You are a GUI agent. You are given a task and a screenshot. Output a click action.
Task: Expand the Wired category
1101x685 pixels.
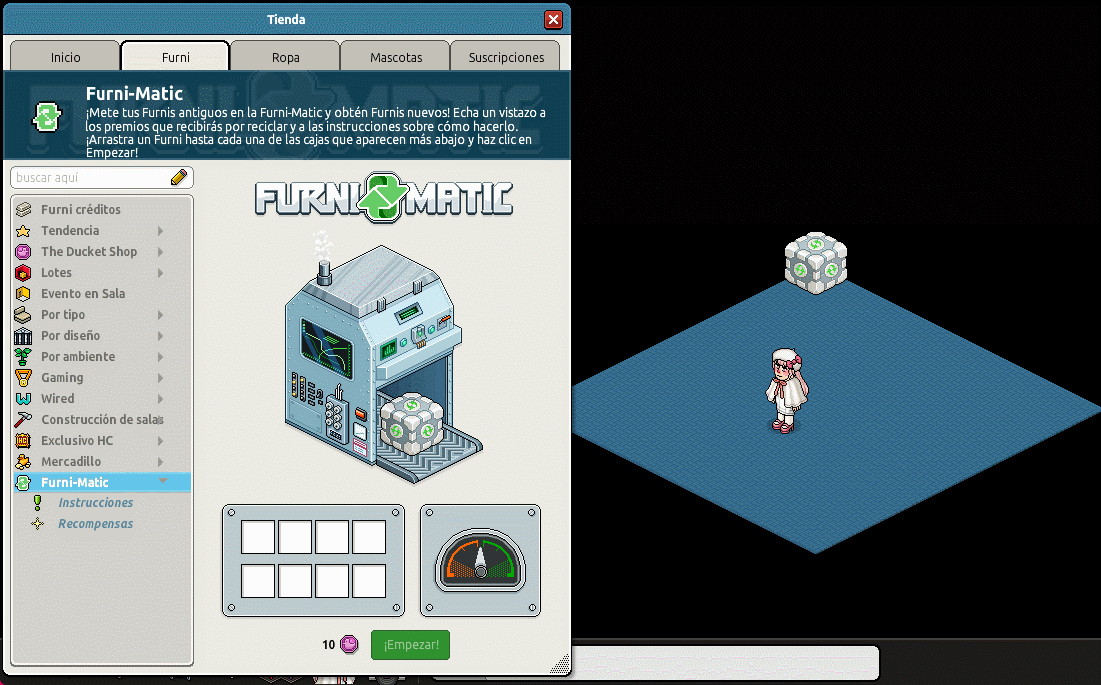[x=58, y=399]
